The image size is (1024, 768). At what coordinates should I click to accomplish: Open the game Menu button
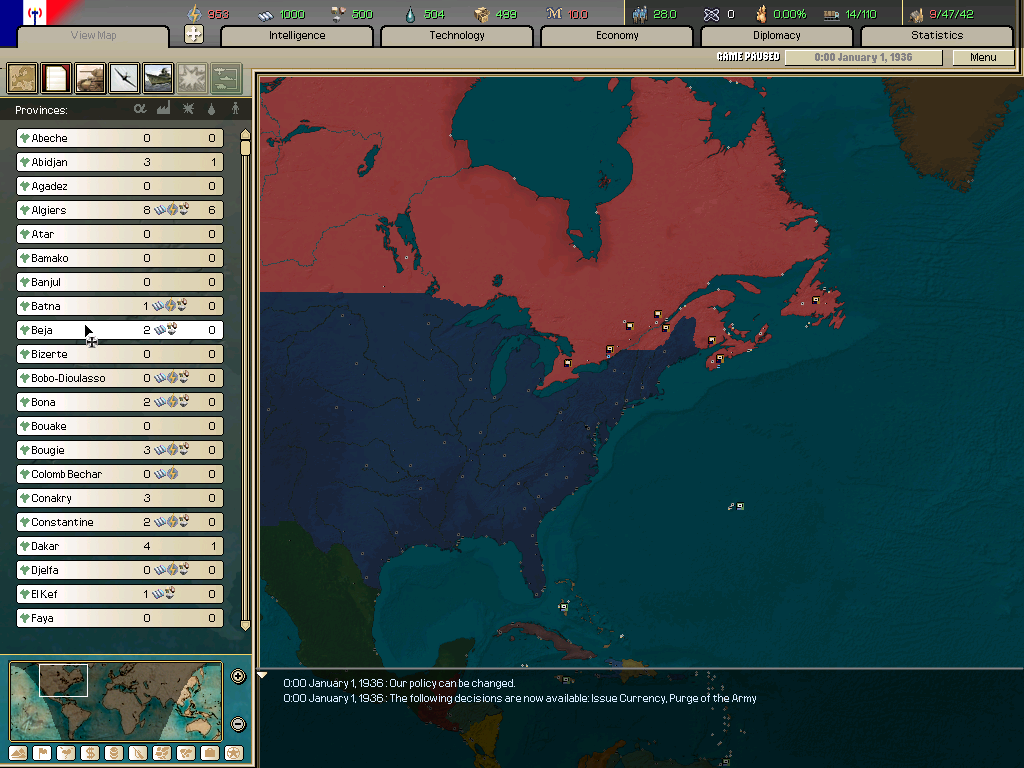click(x=983, y=58)
